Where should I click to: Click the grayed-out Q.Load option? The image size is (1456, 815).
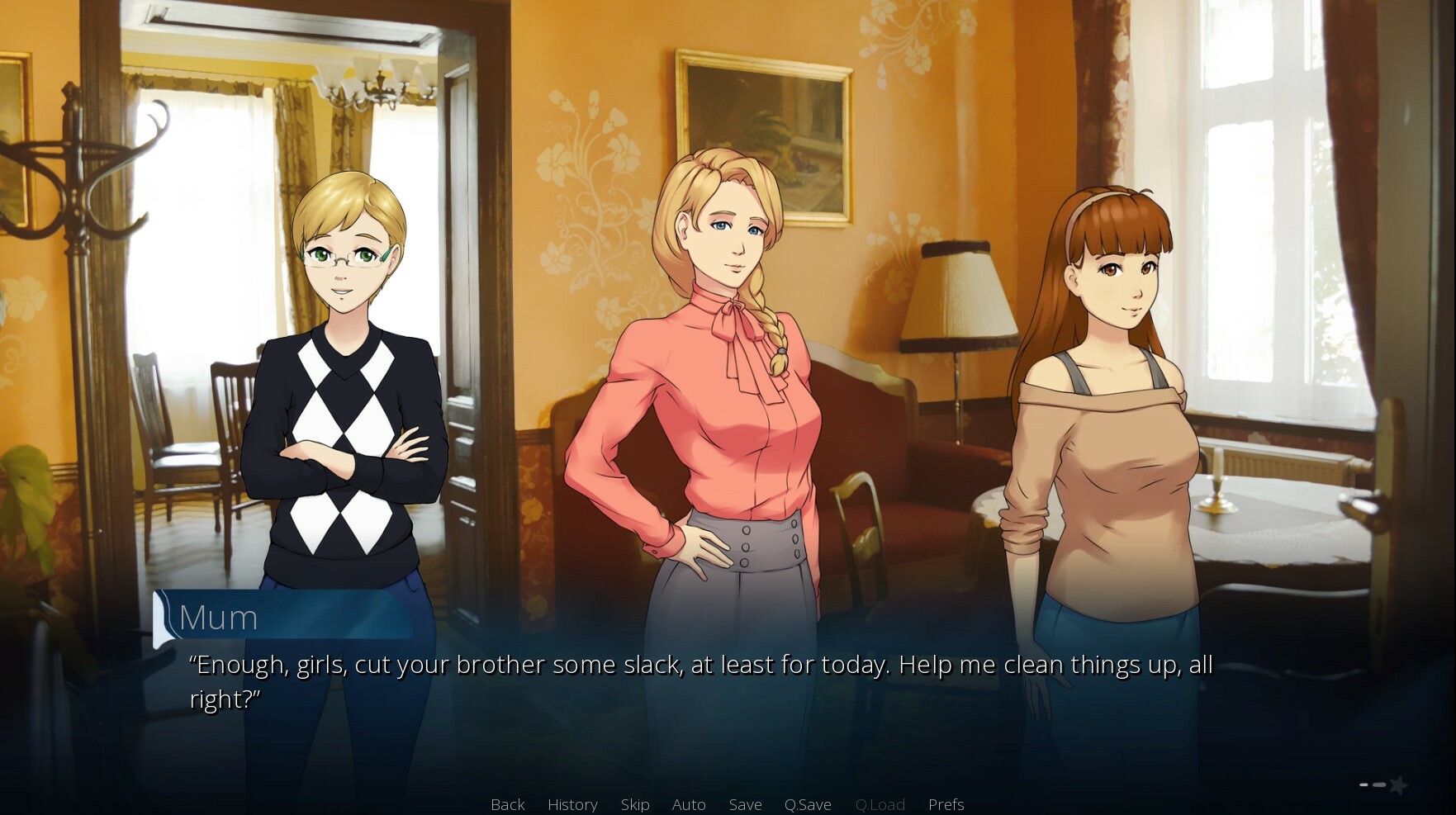880,803
